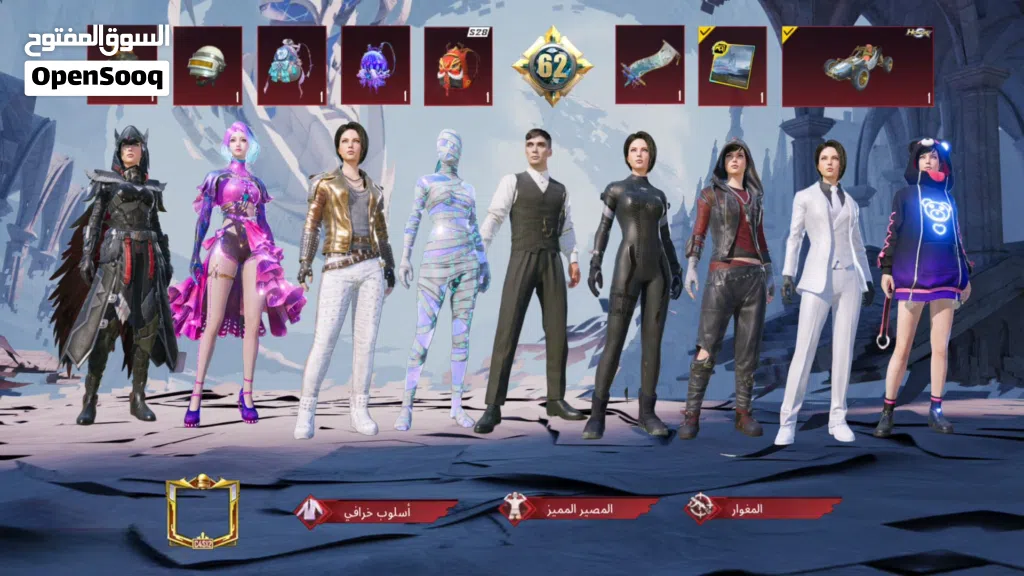The width and height of the screenshot is (1024, 576).
Task: Select the red S28 backpack slot
Action: point(458,65)
